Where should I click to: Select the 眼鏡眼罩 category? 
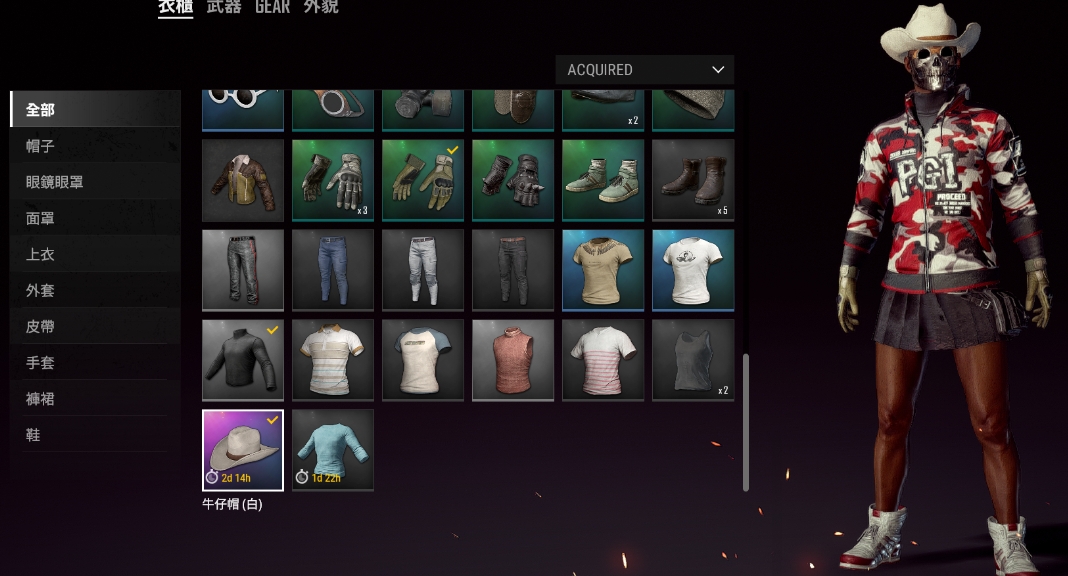54,182
